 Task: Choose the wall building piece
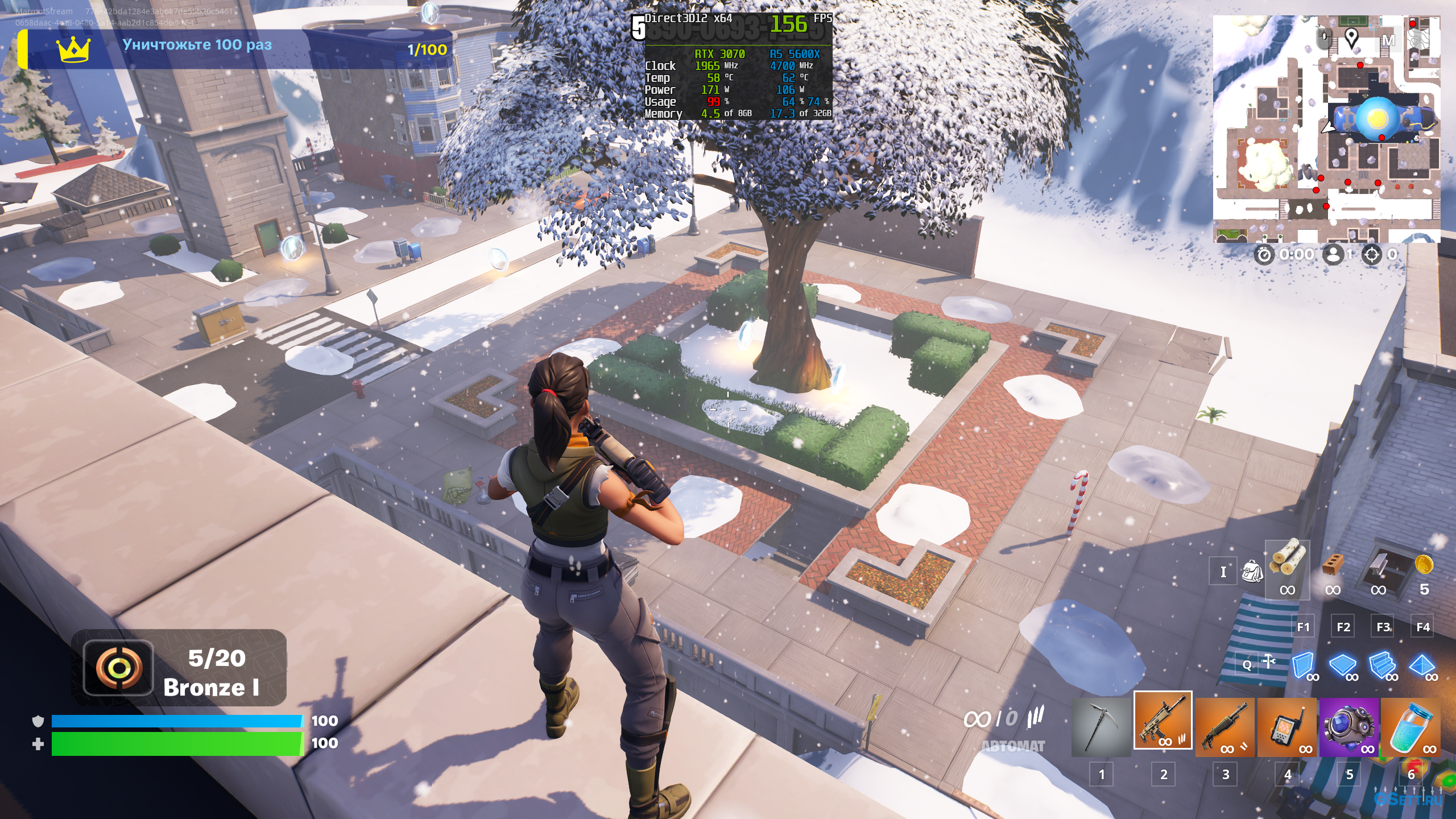1302,664
